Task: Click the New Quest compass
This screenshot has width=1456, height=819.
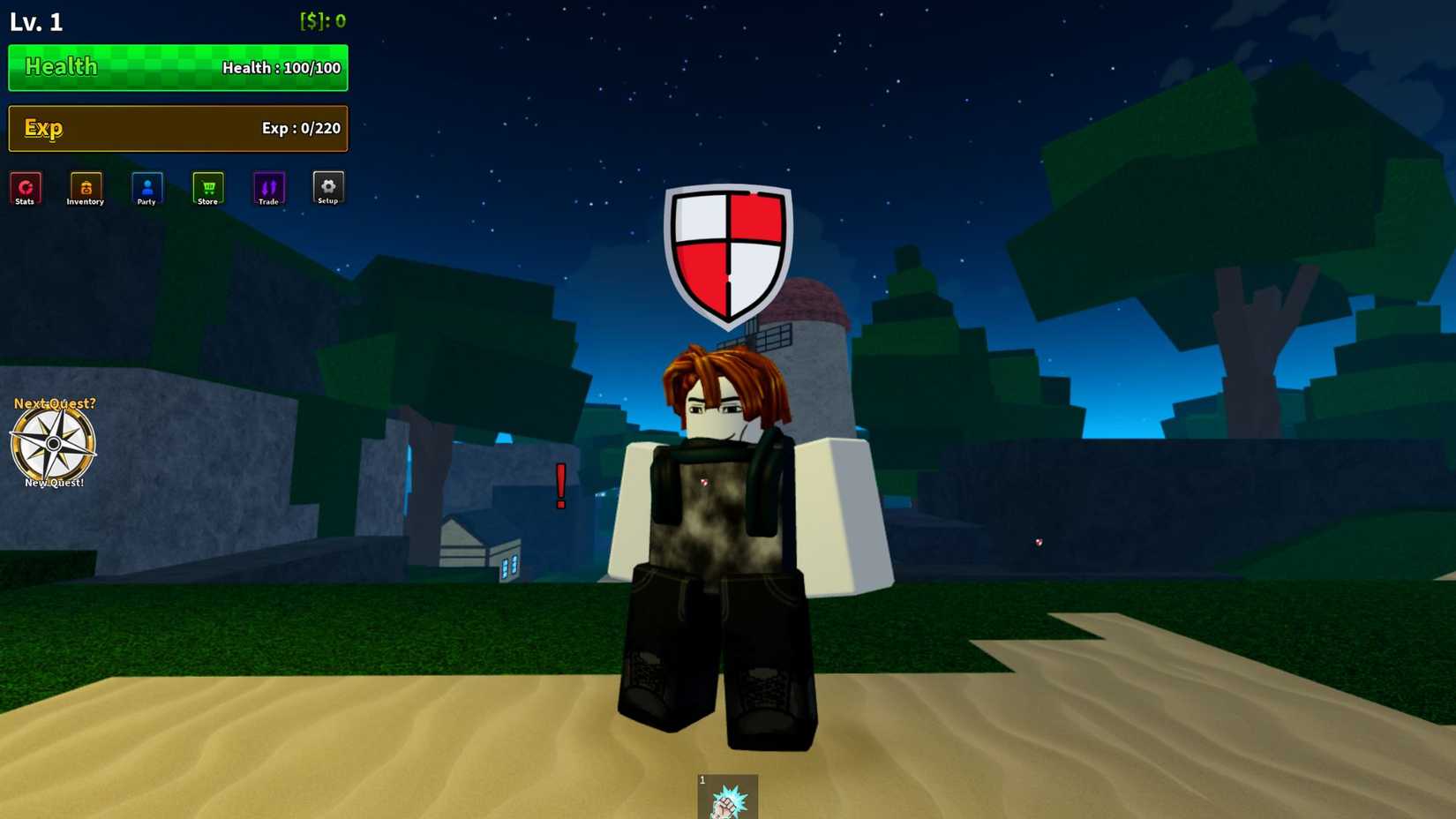Action: pos(54,443)
